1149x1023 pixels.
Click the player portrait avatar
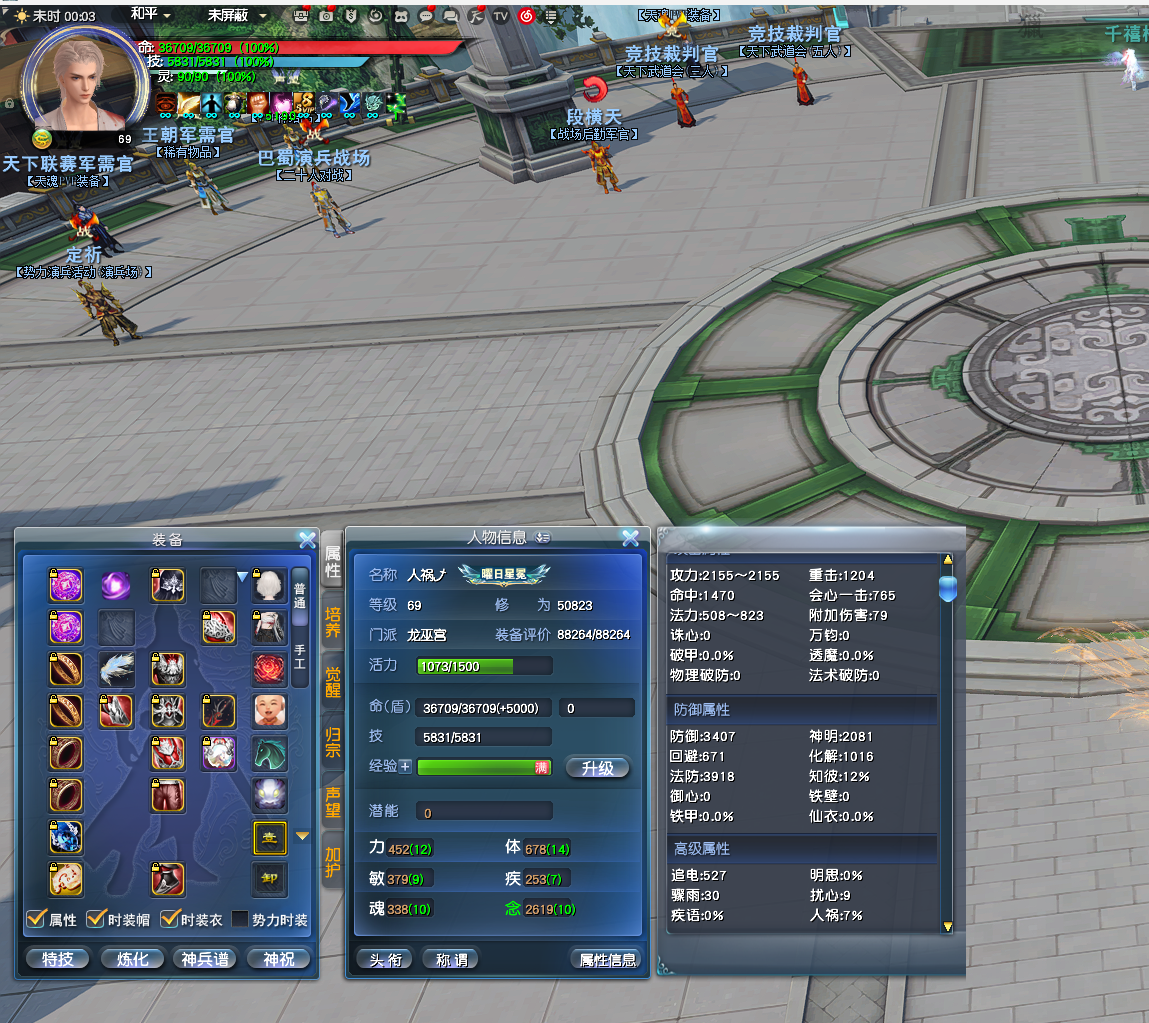click(x=79, y=83)
